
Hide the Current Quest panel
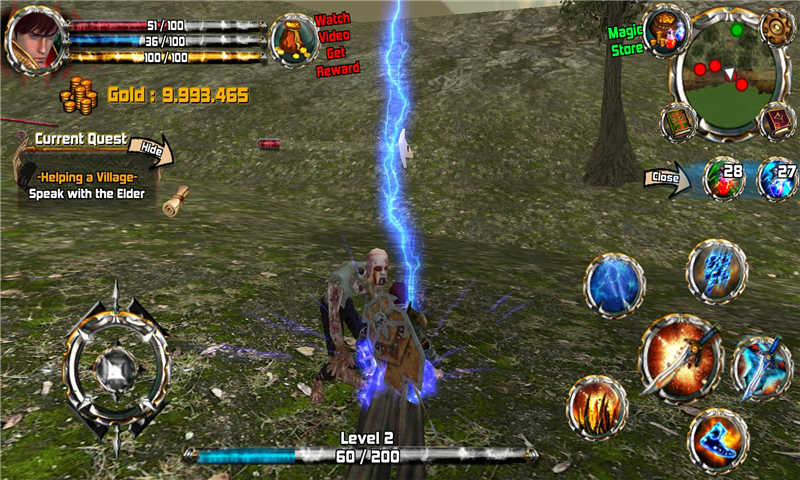coord(152,150)
